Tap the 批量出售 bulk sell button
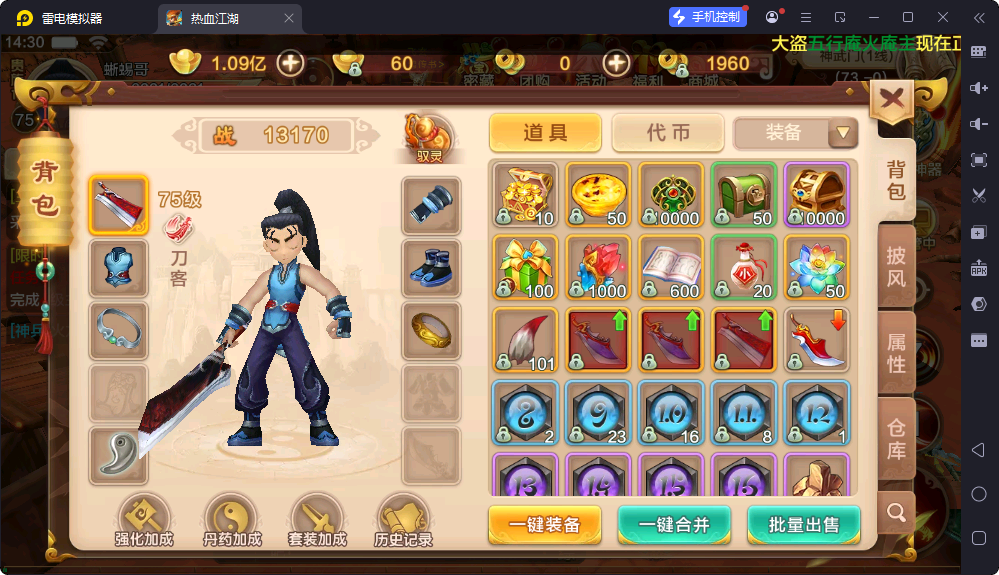 (x=803, y=525)
